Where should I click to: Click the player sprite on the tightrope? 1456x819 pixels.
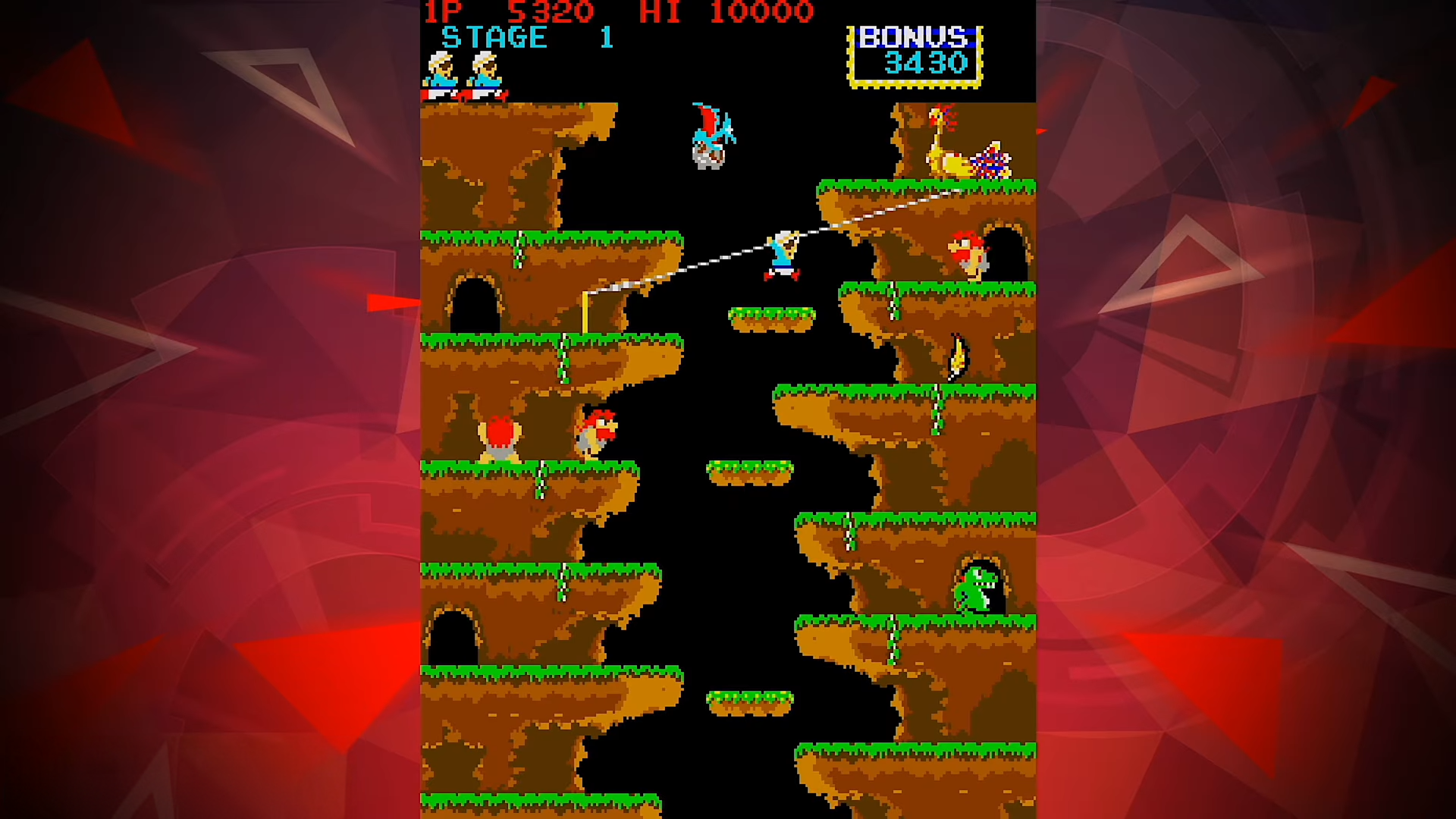781,254
